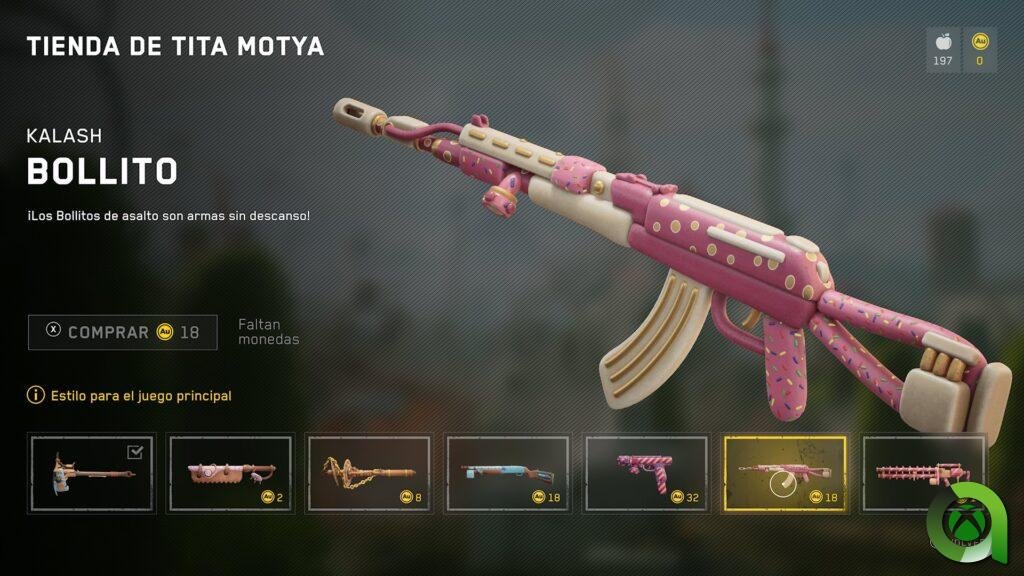Choose the saw-blade weapon skin costing 2

[230, 472]
